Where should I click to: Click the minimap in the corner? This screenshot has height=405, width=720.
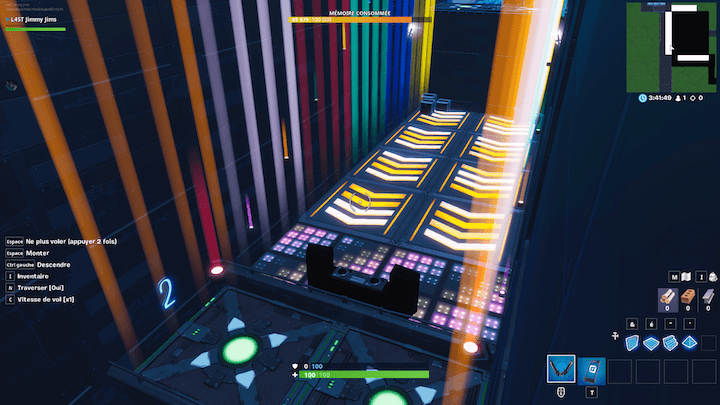671,45
